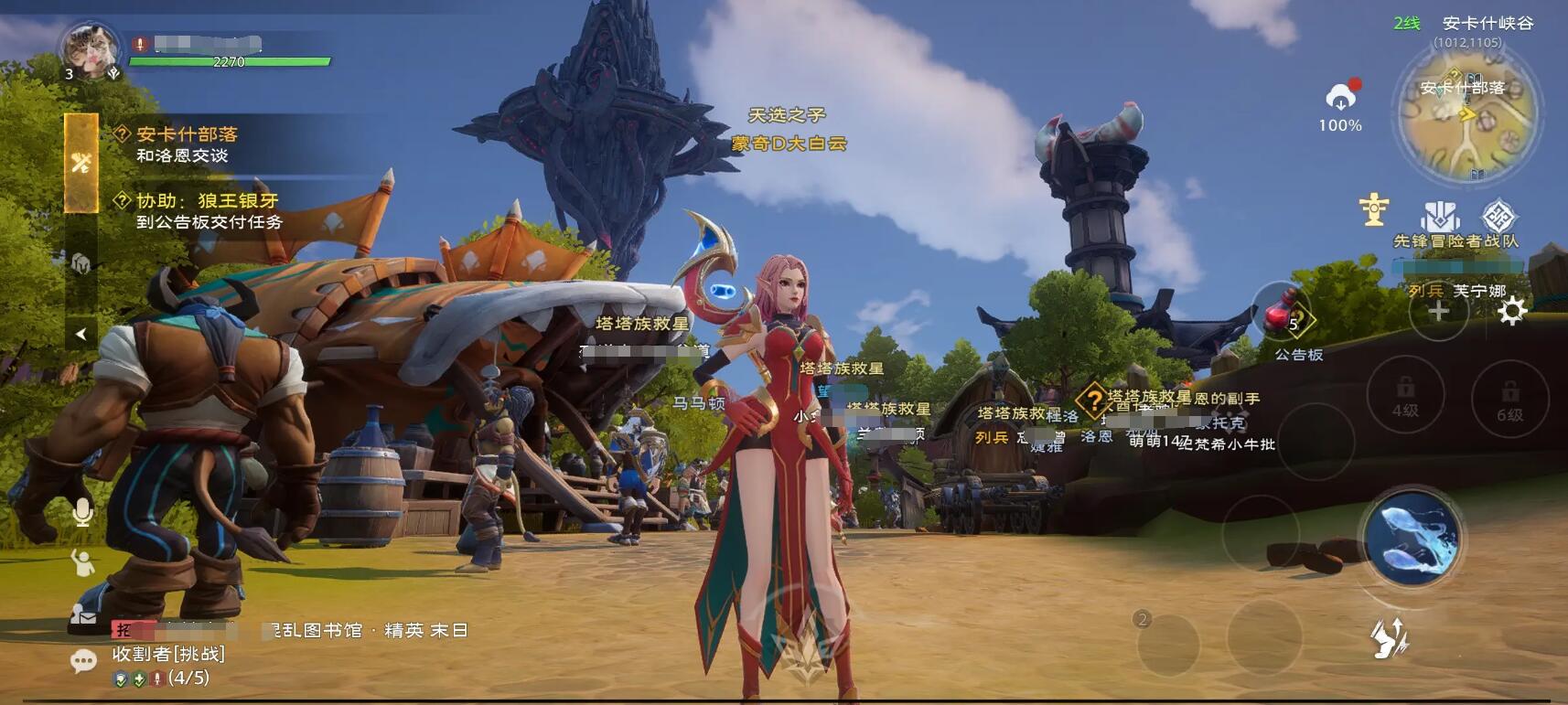Tap the winged-boot dash icon
Image resolution: width=1568 pixels, height=705 pixels.
point(1390,637)
